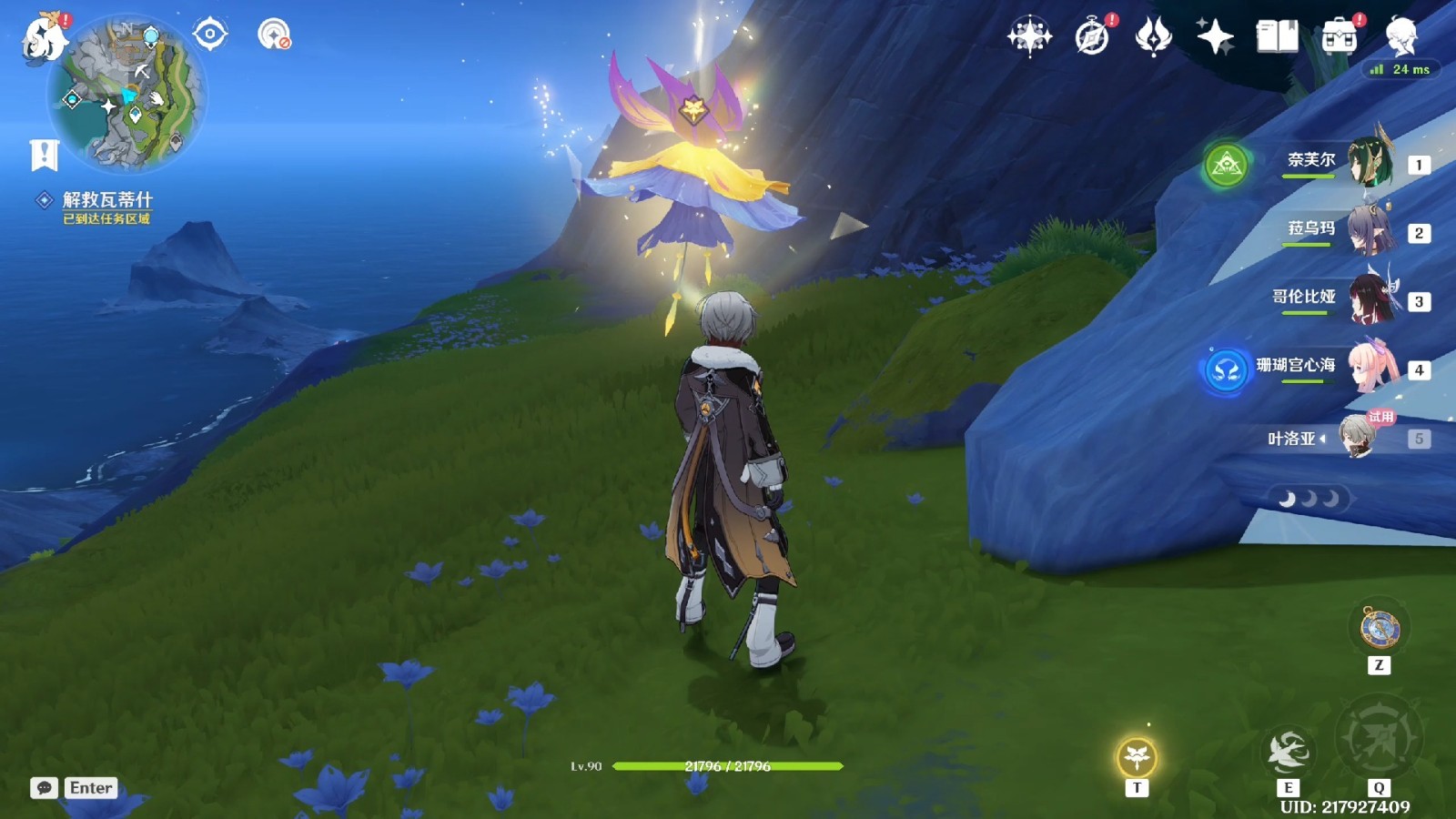This screenshot has height=819, width=1456.
Task: Activate the elemental skill icon
Action: pos(1288,752)
